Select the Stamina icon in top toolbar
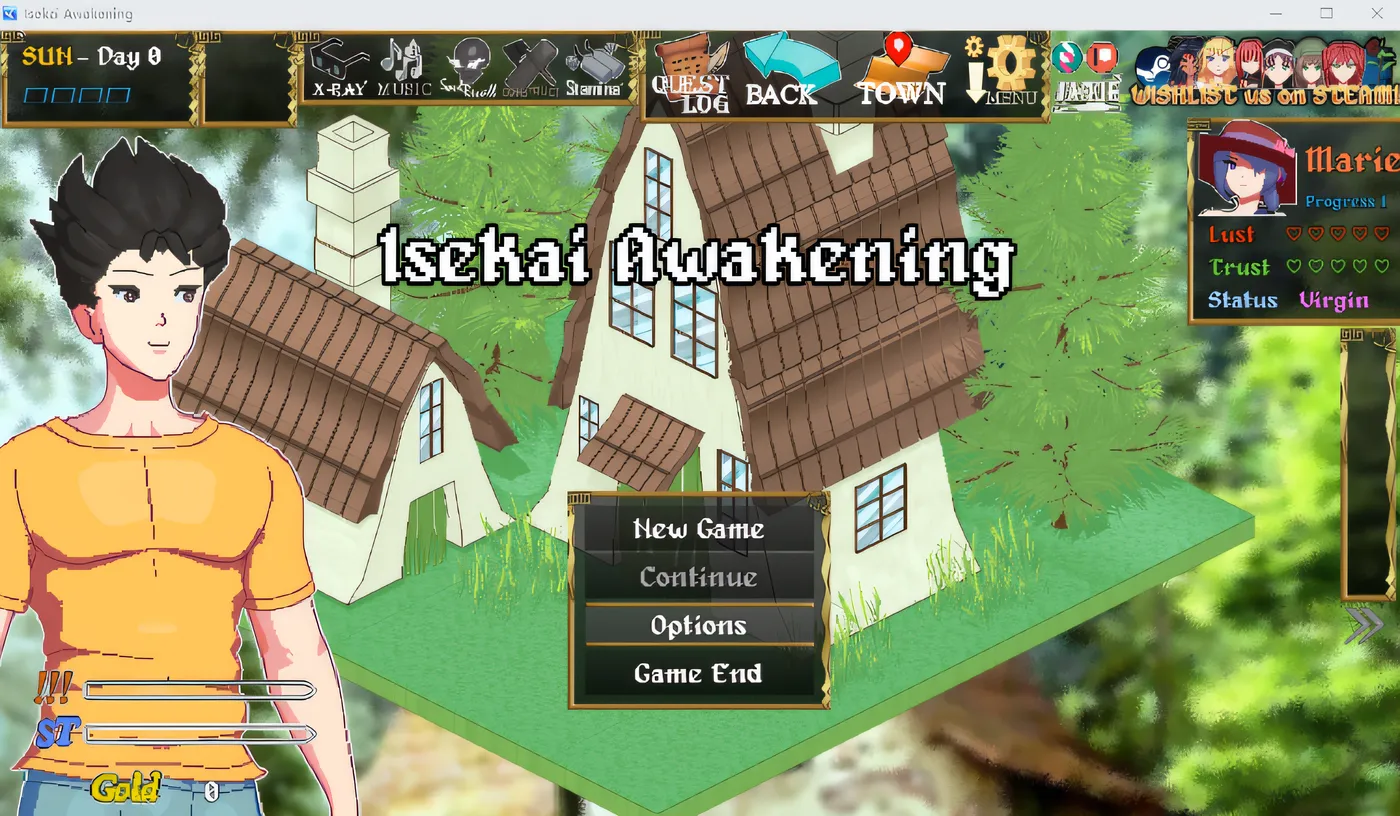The width and height of the screenshot is (1400, 816). 598,65
